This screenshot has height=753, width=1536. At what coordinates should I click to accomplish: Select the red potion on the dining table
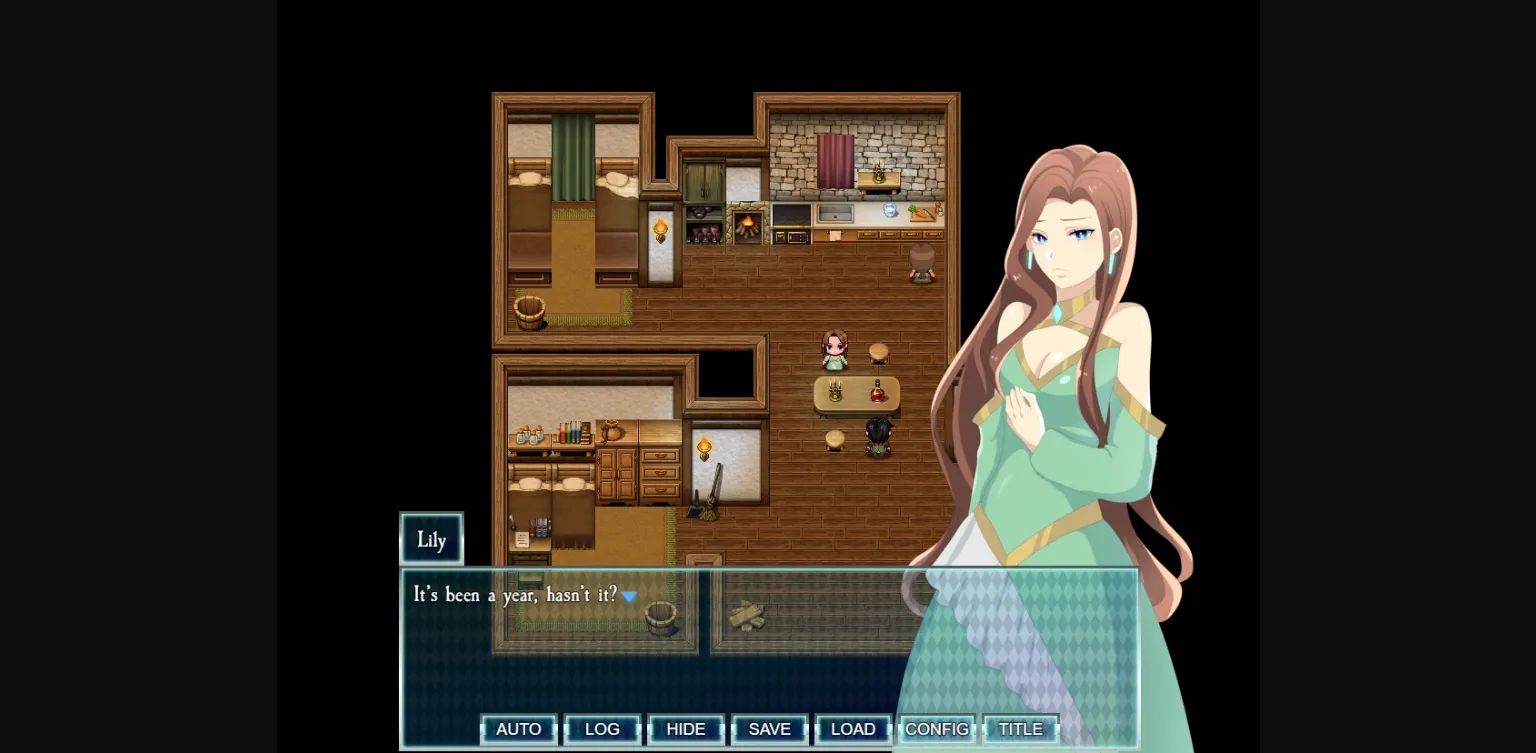pos(878,390)
